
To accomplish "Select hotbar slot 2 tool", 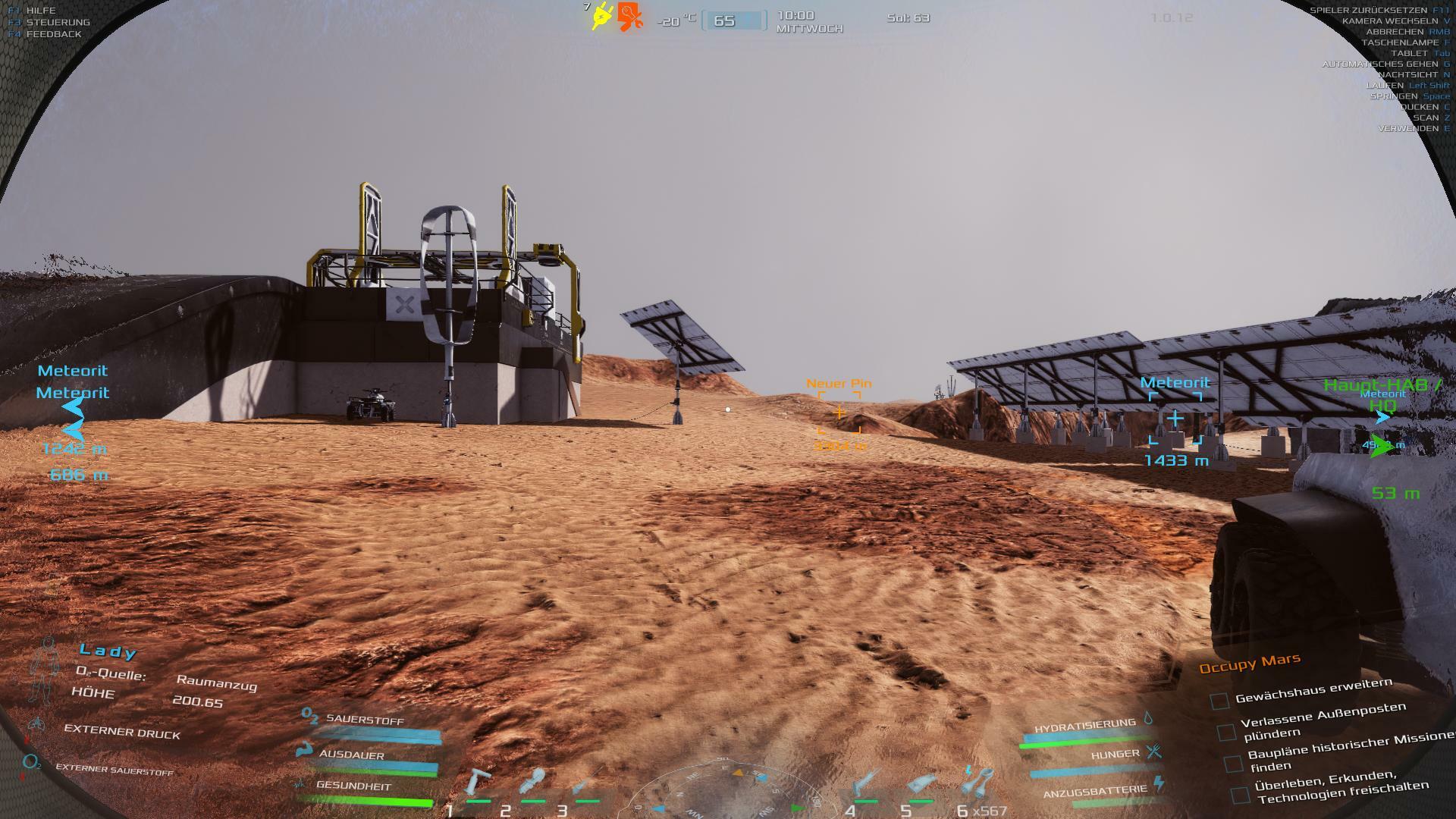I will (532, 783).
